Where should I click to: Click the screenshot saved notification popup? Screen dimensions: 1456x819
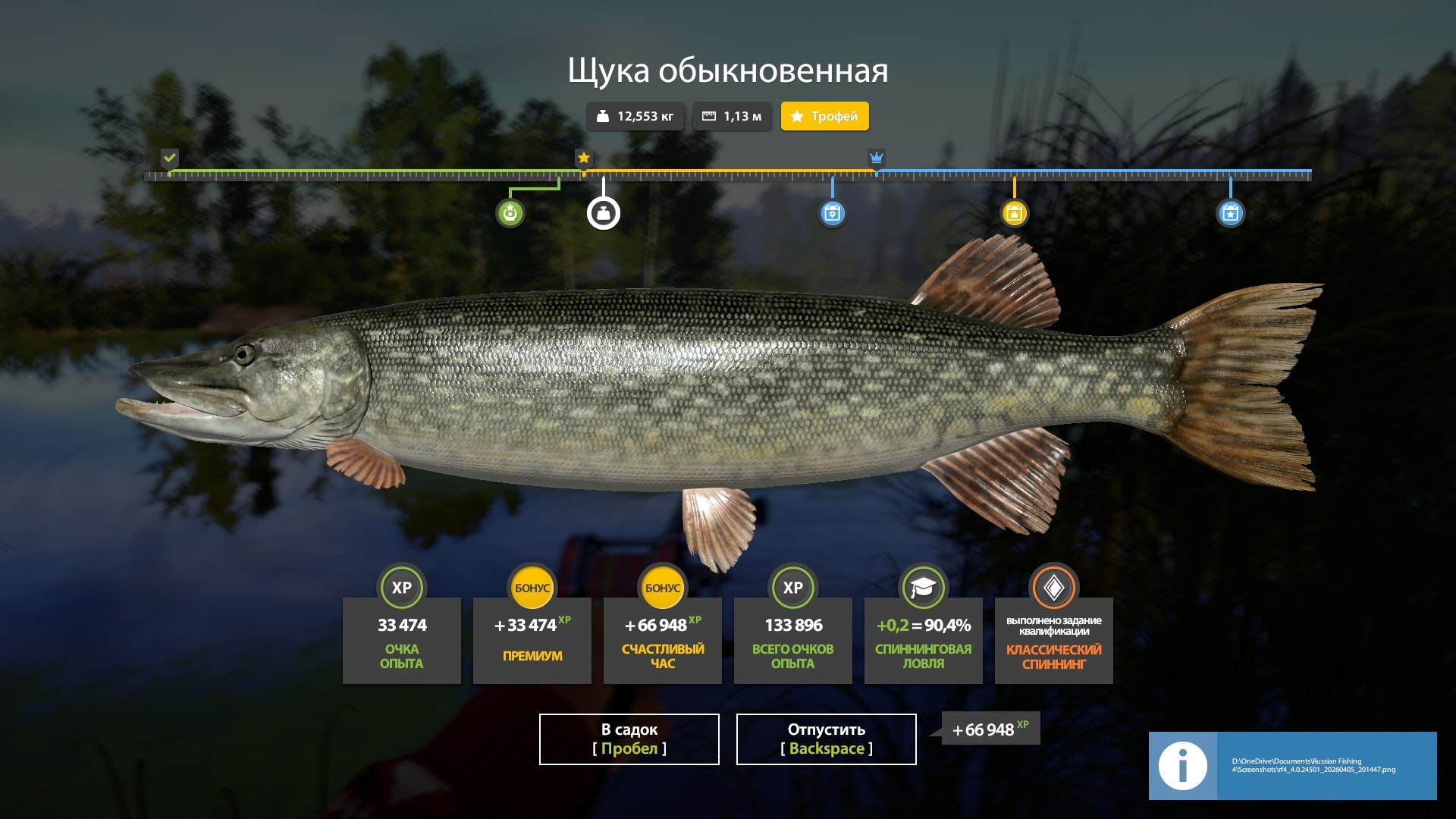pos(1291,765)
